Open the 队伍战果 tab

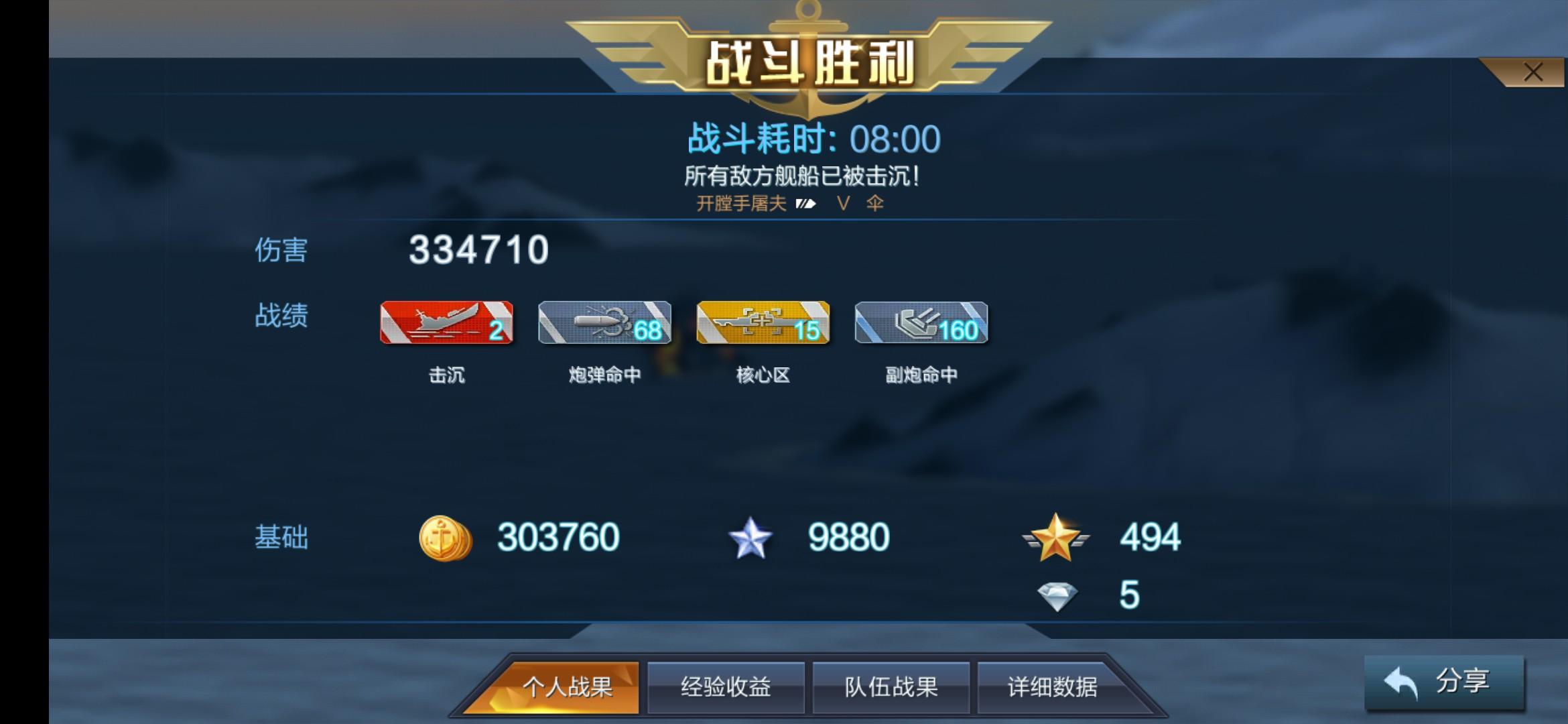(891, 686)
